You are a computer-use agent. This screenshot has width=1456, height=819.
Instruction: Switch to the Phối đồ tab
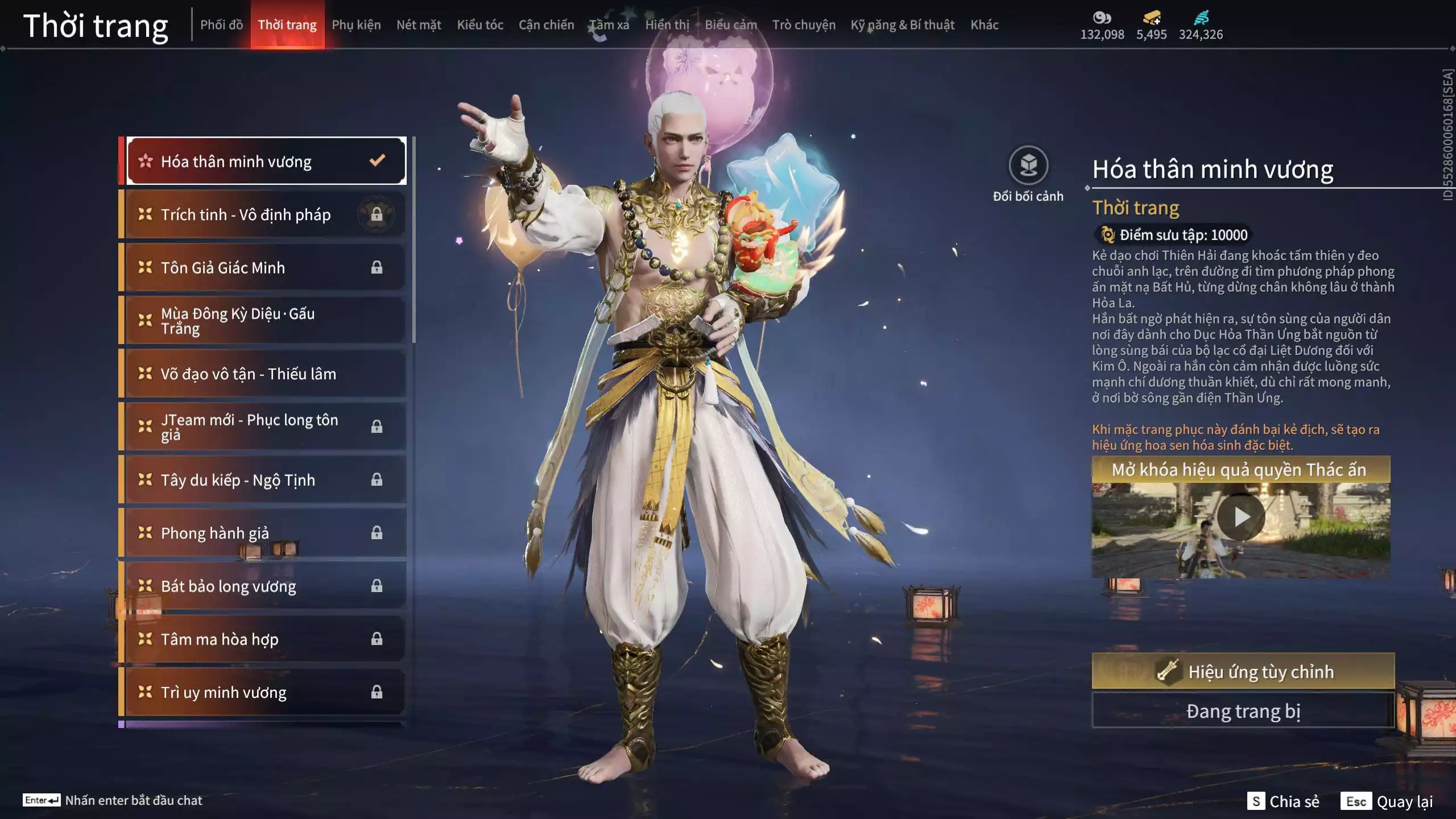pyautogui.click(x=221, y=25)
